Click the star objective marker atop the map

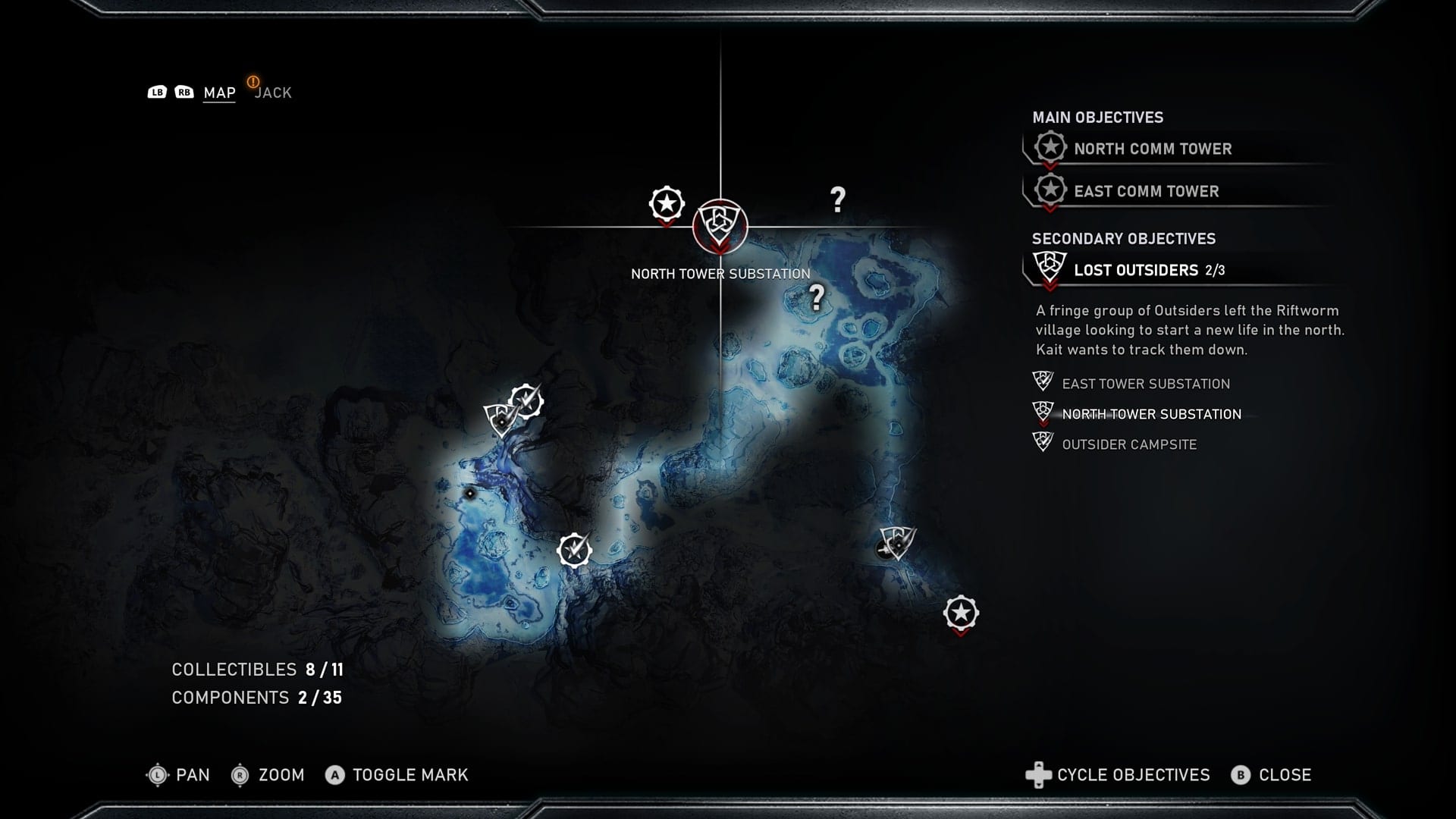pyautogui.click(x=665, y=203)
